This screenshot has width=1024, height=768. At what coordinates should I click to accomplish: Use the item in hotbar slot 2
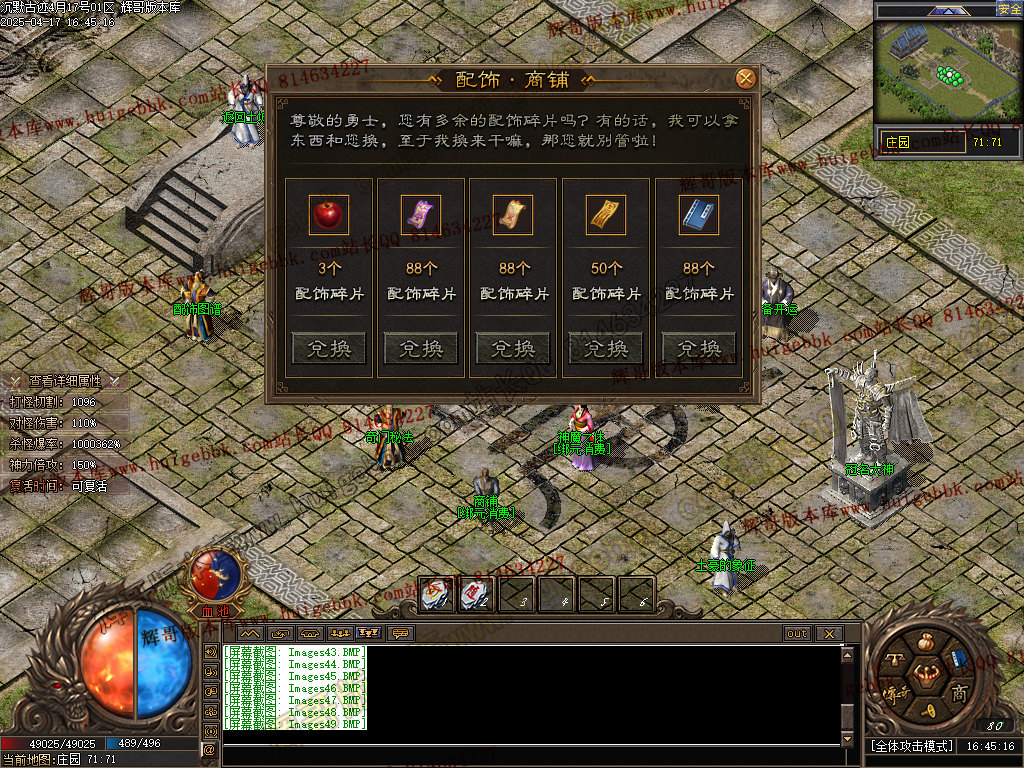[x=476, y=595]
